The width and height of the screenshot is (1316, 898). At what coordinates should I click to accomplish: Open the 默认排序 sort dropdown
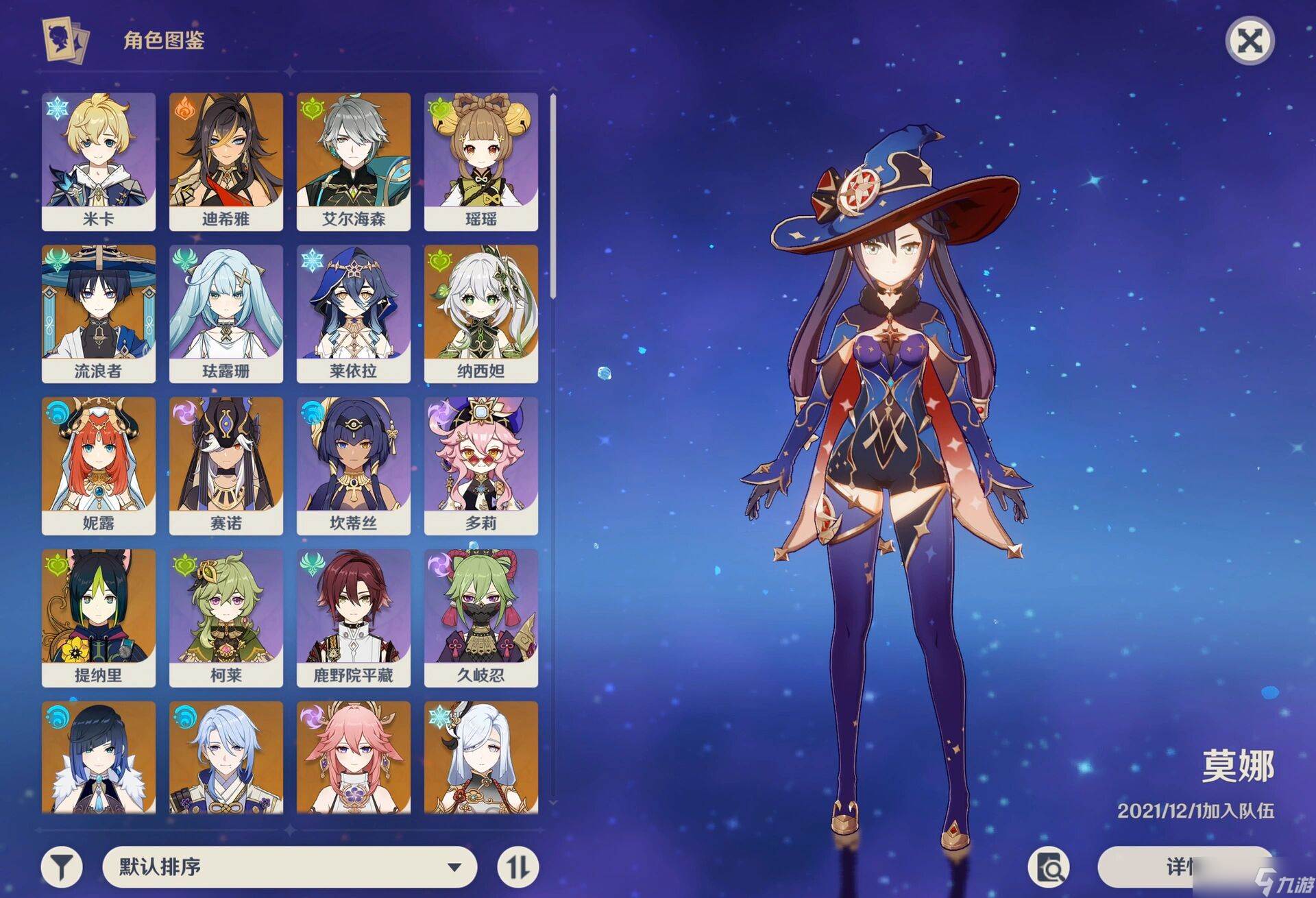pyautogui.click(x=289, y=867)
